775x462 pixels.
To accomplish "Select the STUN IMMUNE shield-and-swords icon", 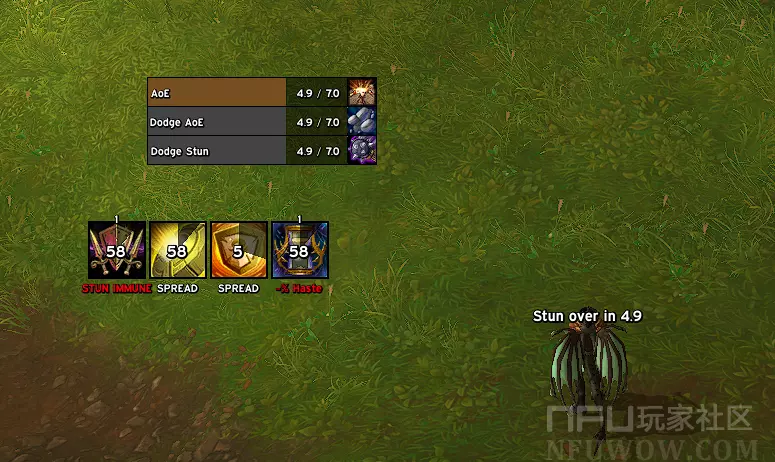I will tap(116, 250).
